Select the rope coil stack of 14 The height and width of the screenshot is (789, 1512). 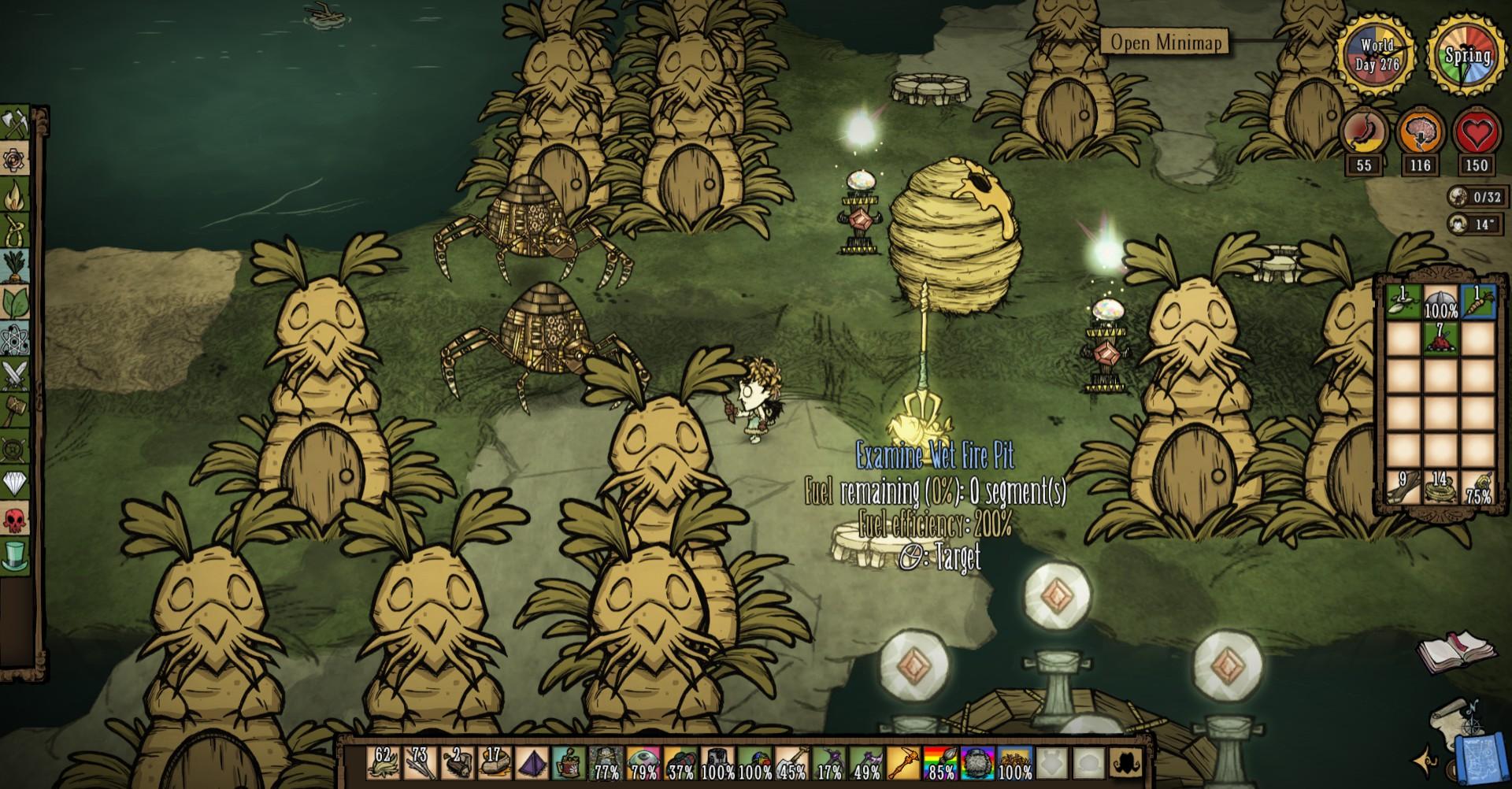[x=1440, y=487]
